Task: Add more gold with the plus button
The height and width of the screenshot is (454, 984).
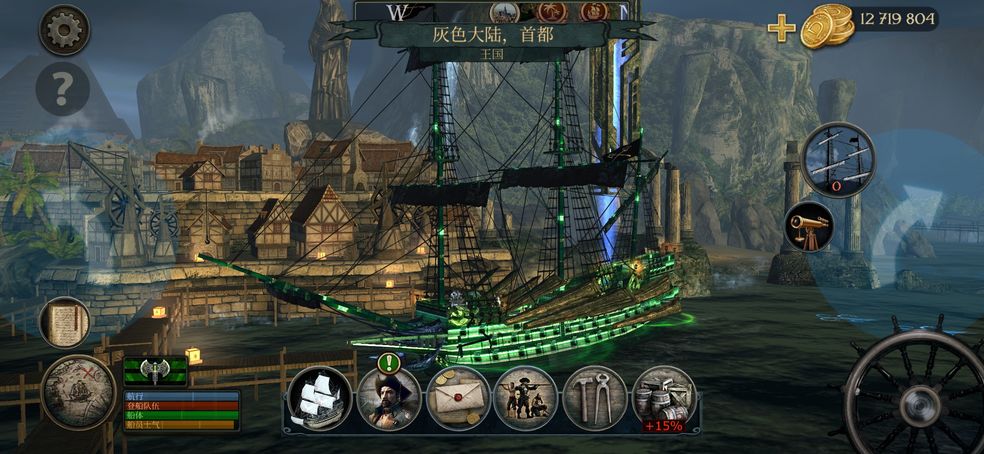Action: (781, 28)
